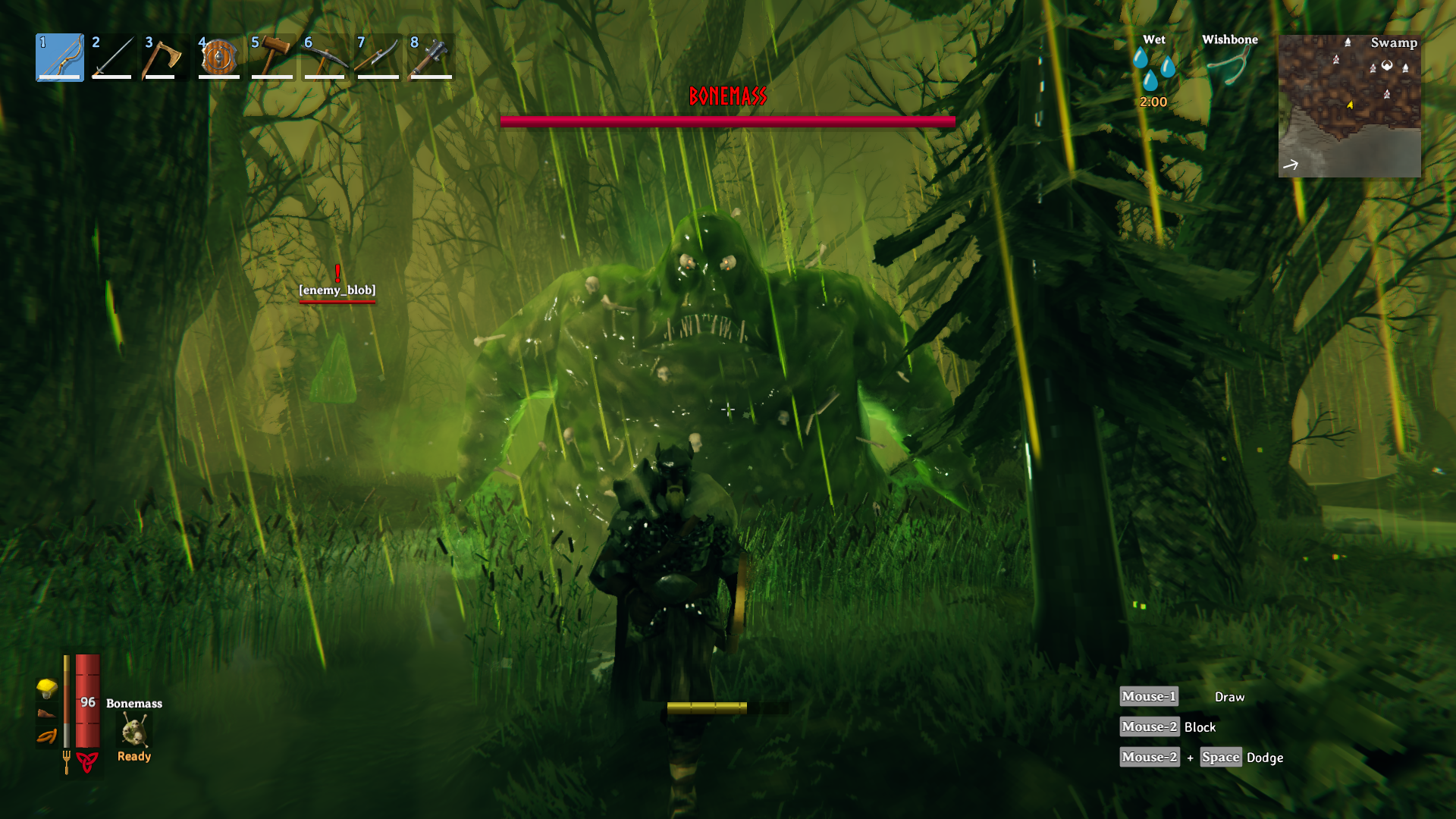Switch to the polearm in slot 7
The image size is (1456, 819).
(378, 57)
